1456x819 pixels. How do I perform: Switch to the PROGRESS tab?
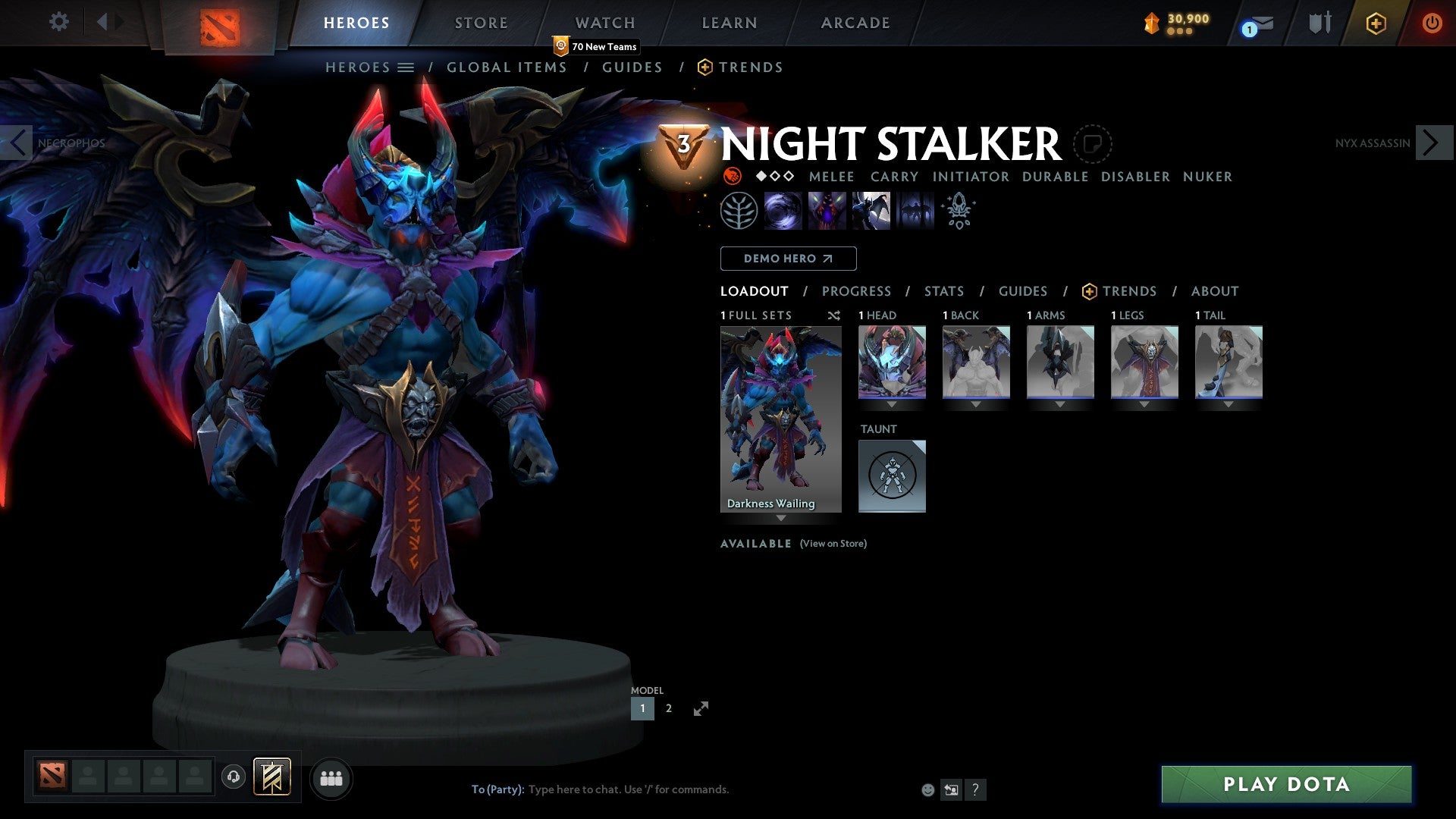coord(857,291)
